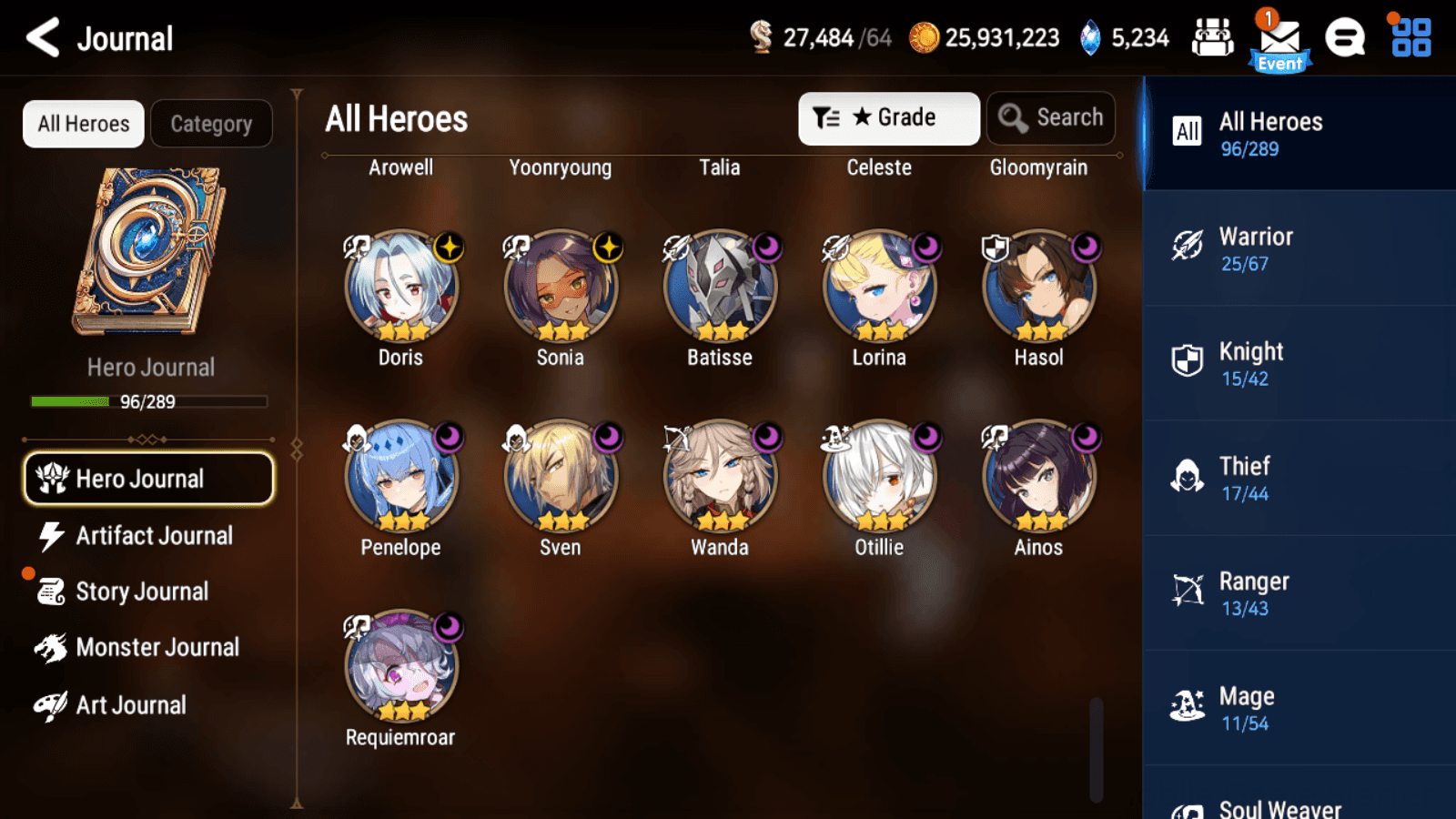The image size is (1456, 819).
Task: Go back using the Journal back arrow
Action: [41, 37]
